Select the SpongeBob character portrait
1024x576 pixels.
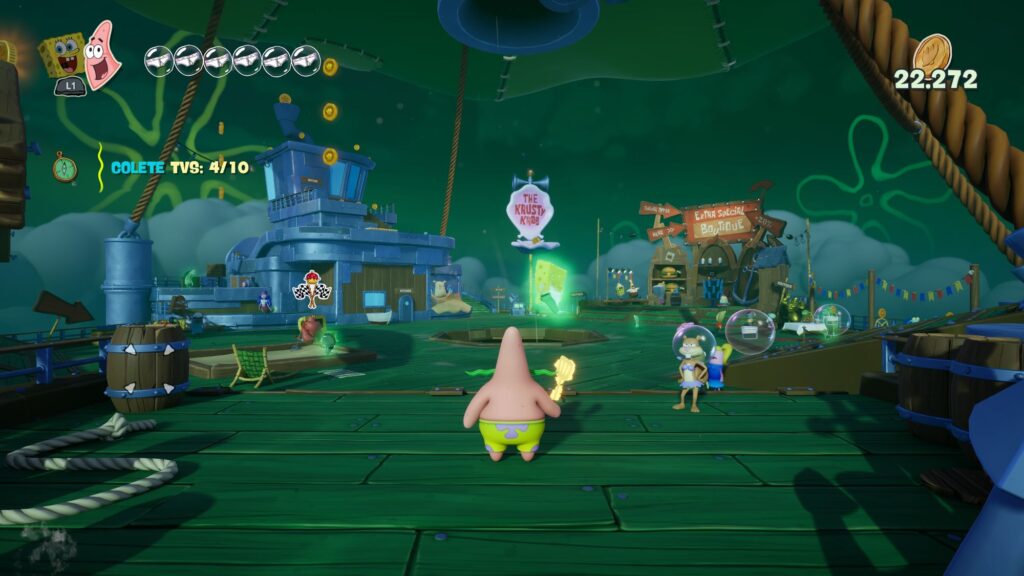point(63,56)
